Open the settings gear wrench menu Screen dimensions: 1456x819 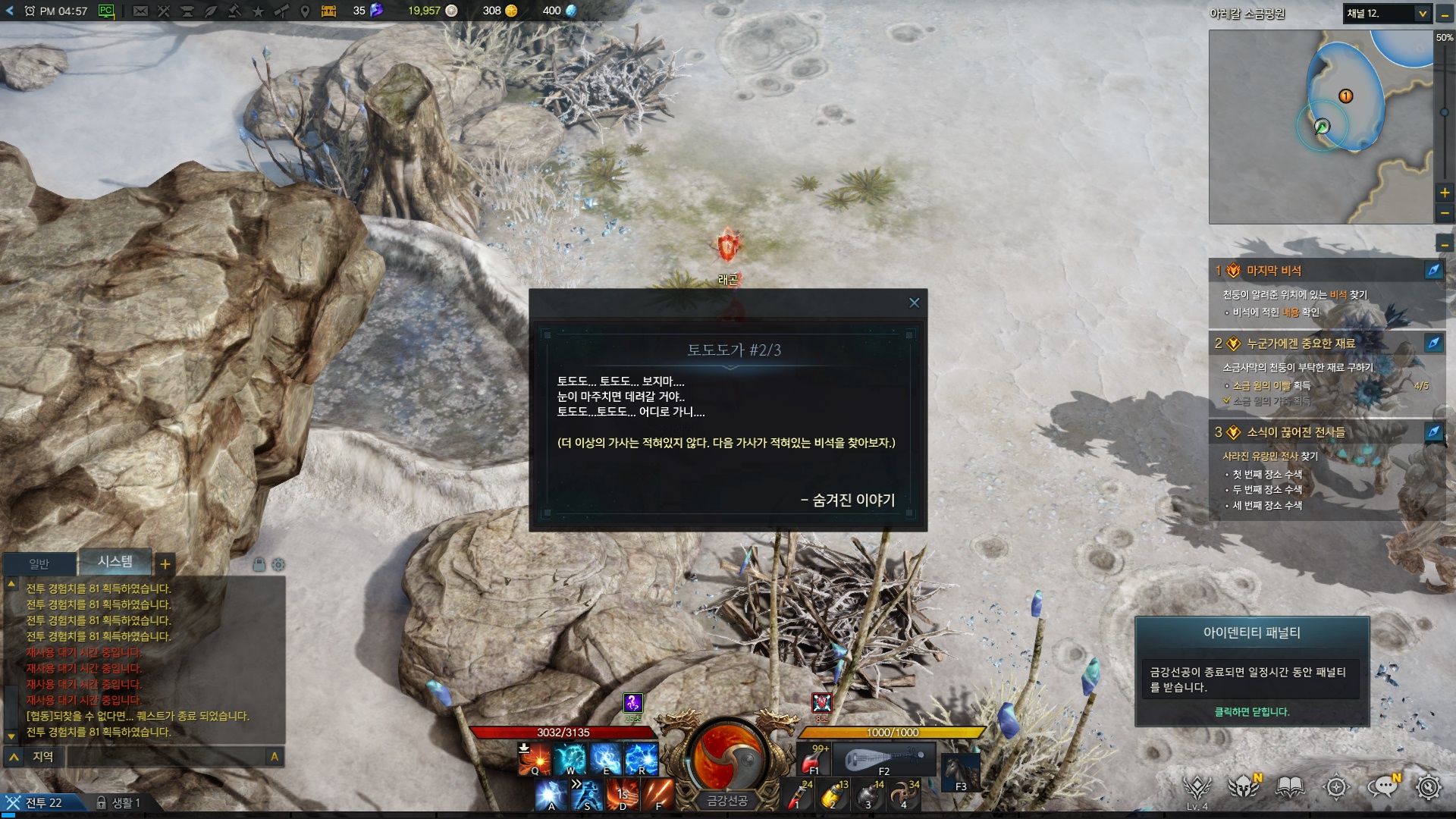point(1428,788)
